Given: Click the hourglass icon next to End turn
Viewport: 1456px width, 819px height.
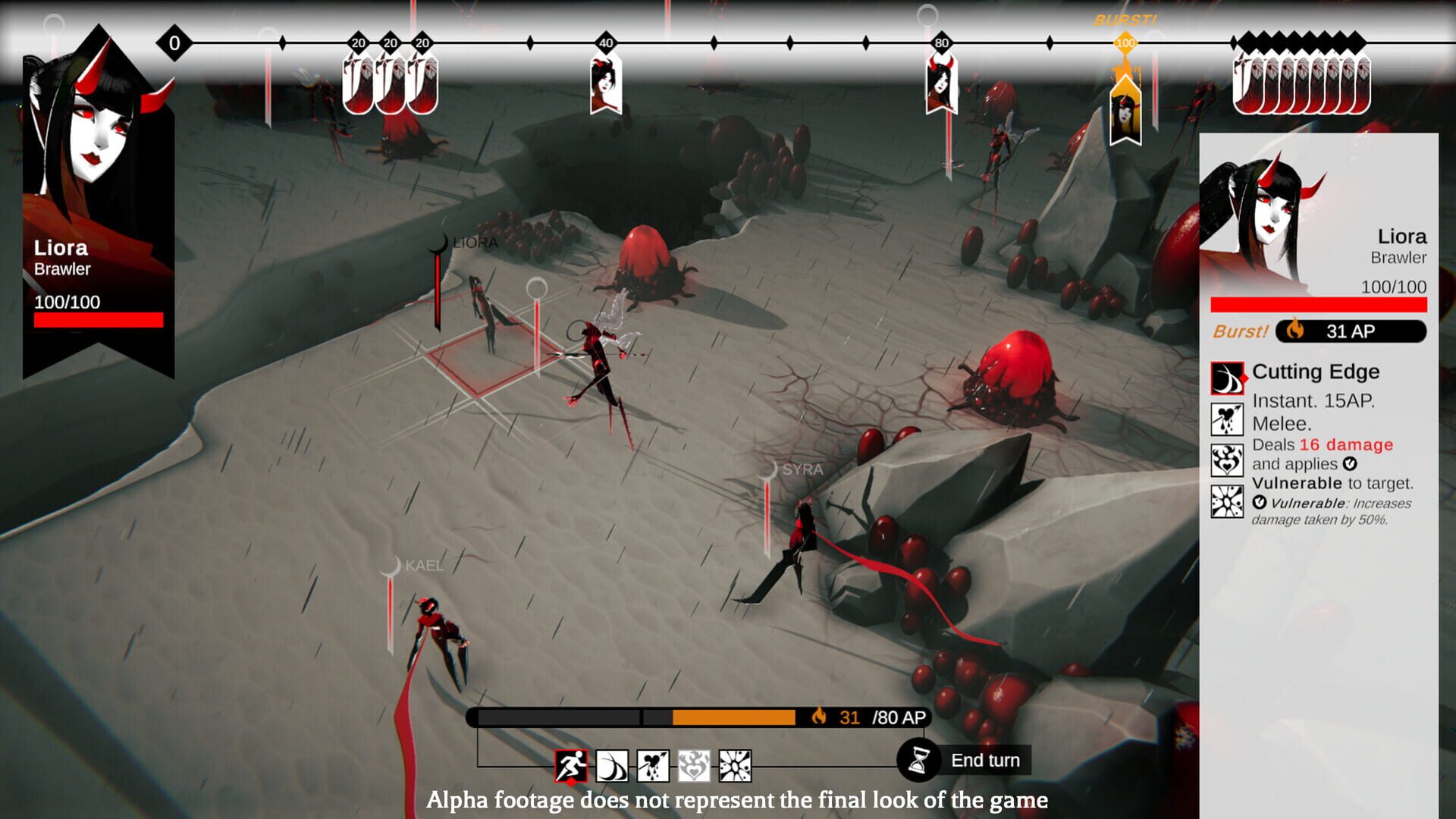Looking at the screenshot, I should click(918, 759).
